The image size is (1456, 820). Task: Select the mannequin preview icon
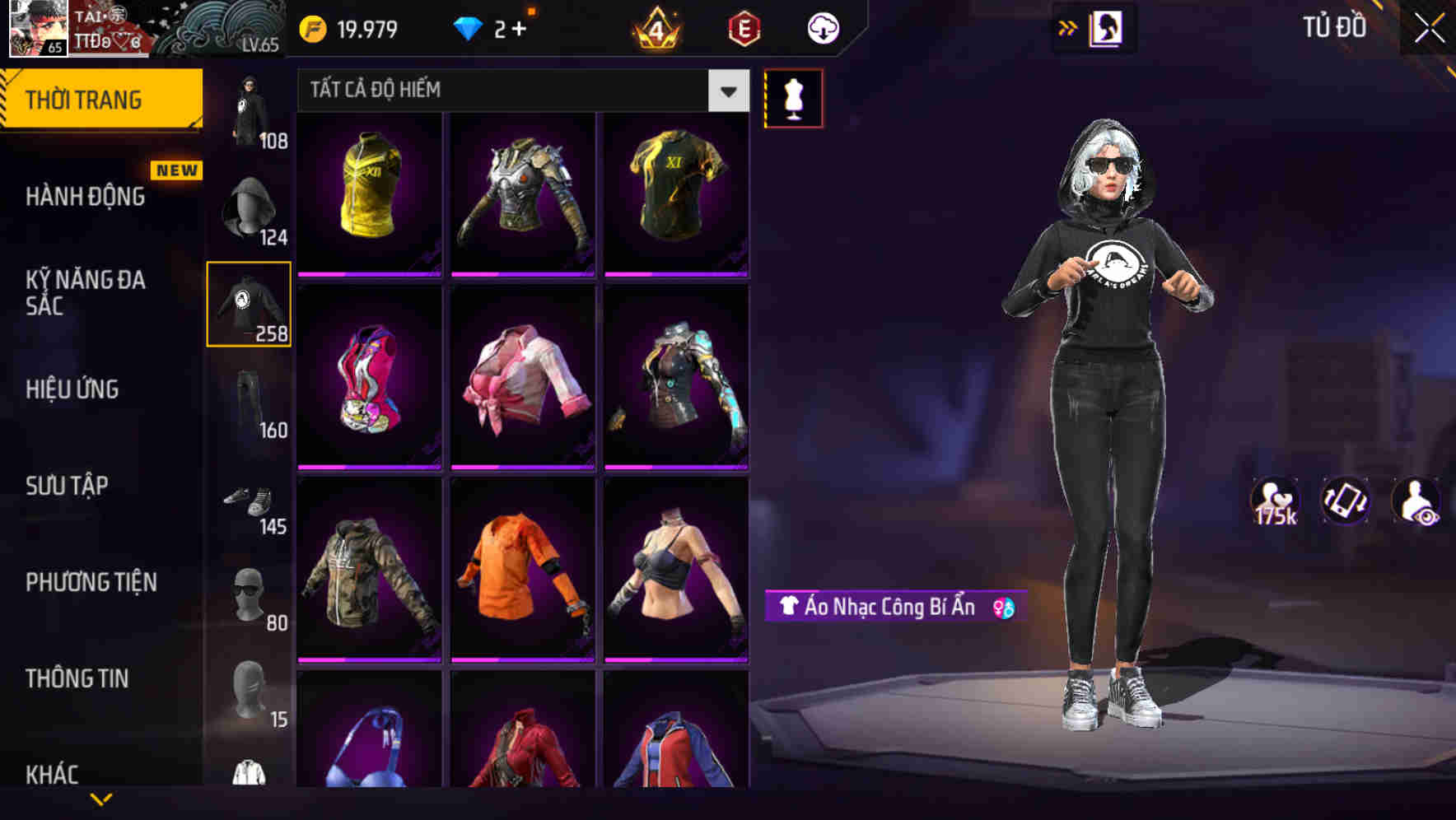tap(793, 97)
